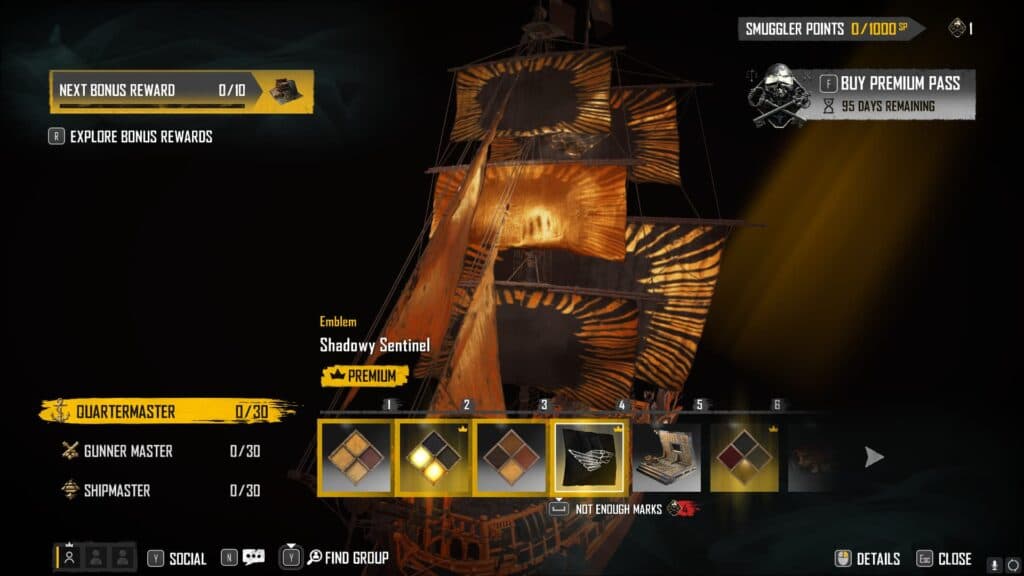This screenshot has width=1024, height=576.
Task: Open the Social menu
Action: 177,559
